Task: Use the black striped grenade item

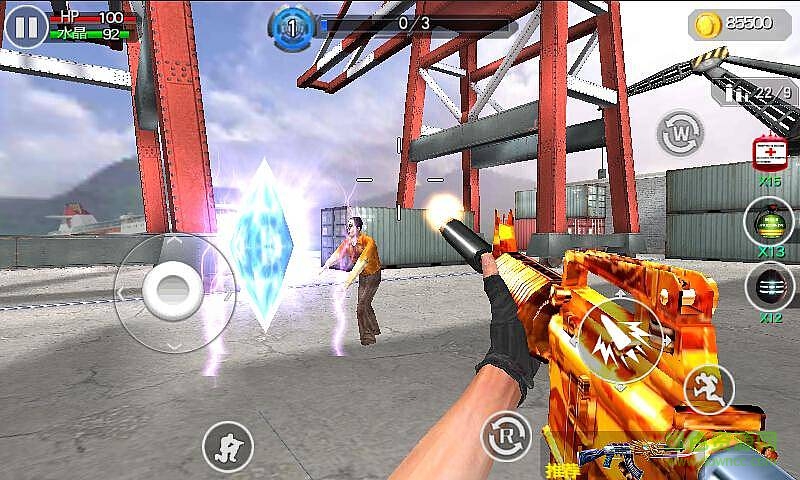Action: [769, 286]
